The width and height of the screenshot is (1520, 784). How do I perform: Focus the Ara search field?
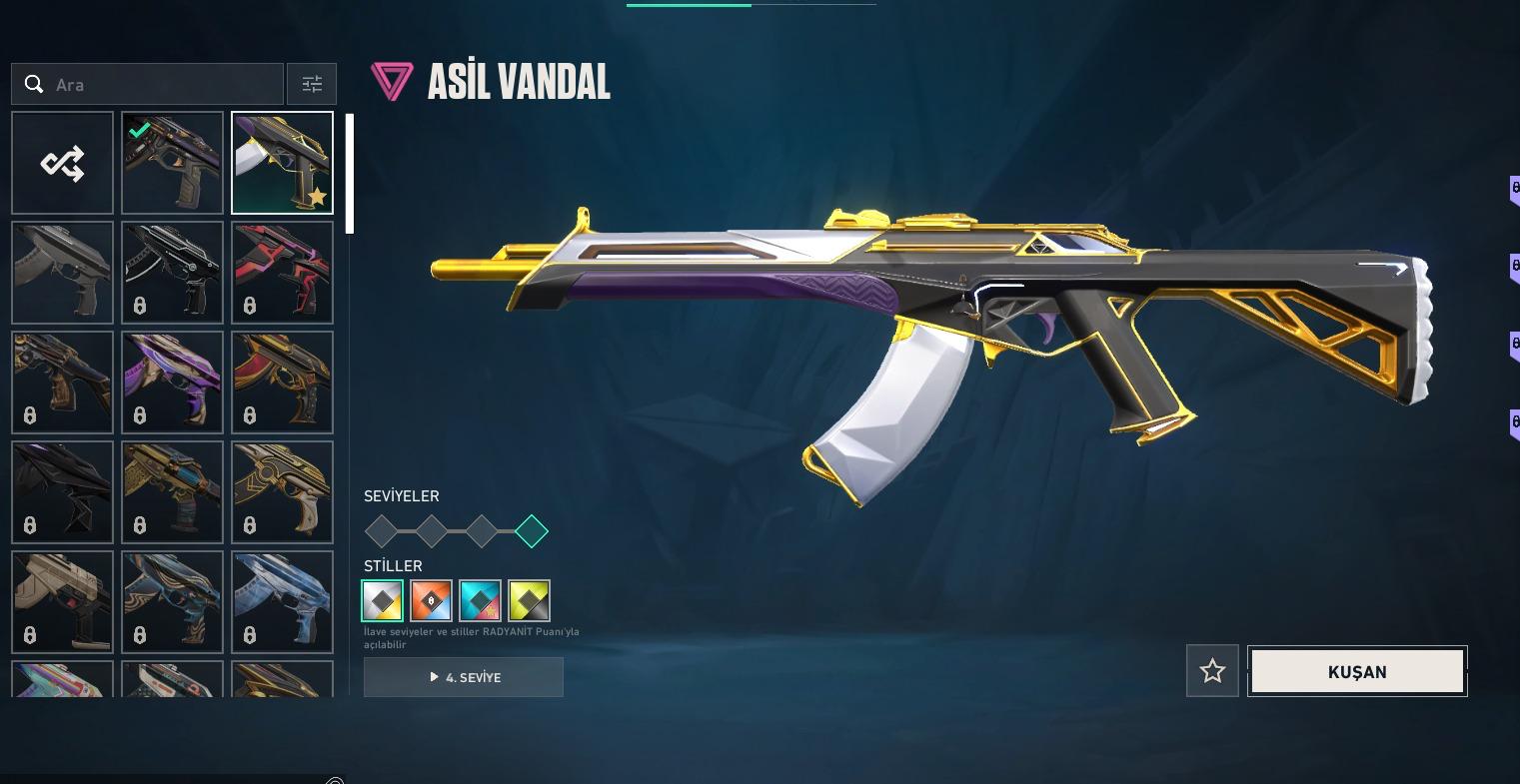click(160, 85)
